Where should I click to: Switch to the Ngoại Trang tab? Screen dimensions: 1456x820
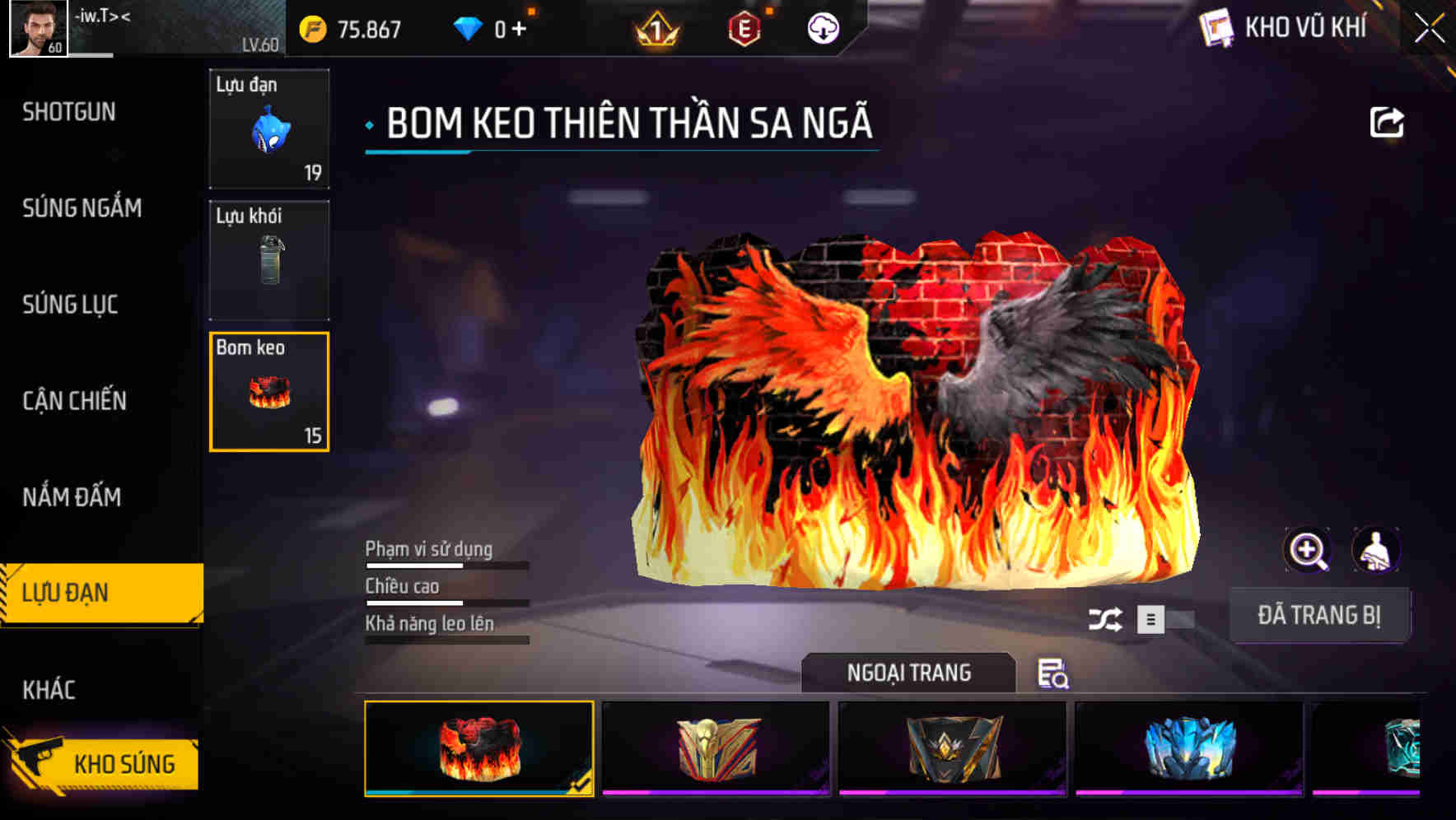pos(908,672)
